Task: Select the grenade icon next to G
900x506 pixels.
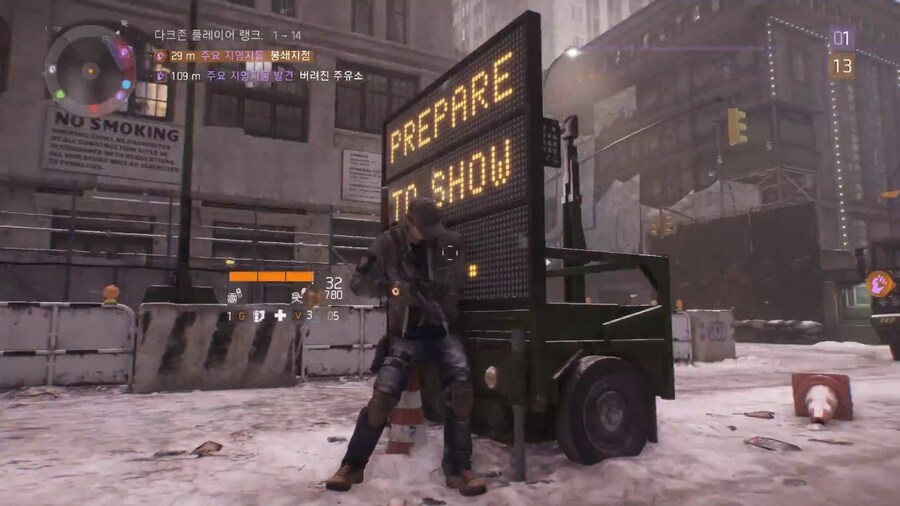Action: click(257, 315)
